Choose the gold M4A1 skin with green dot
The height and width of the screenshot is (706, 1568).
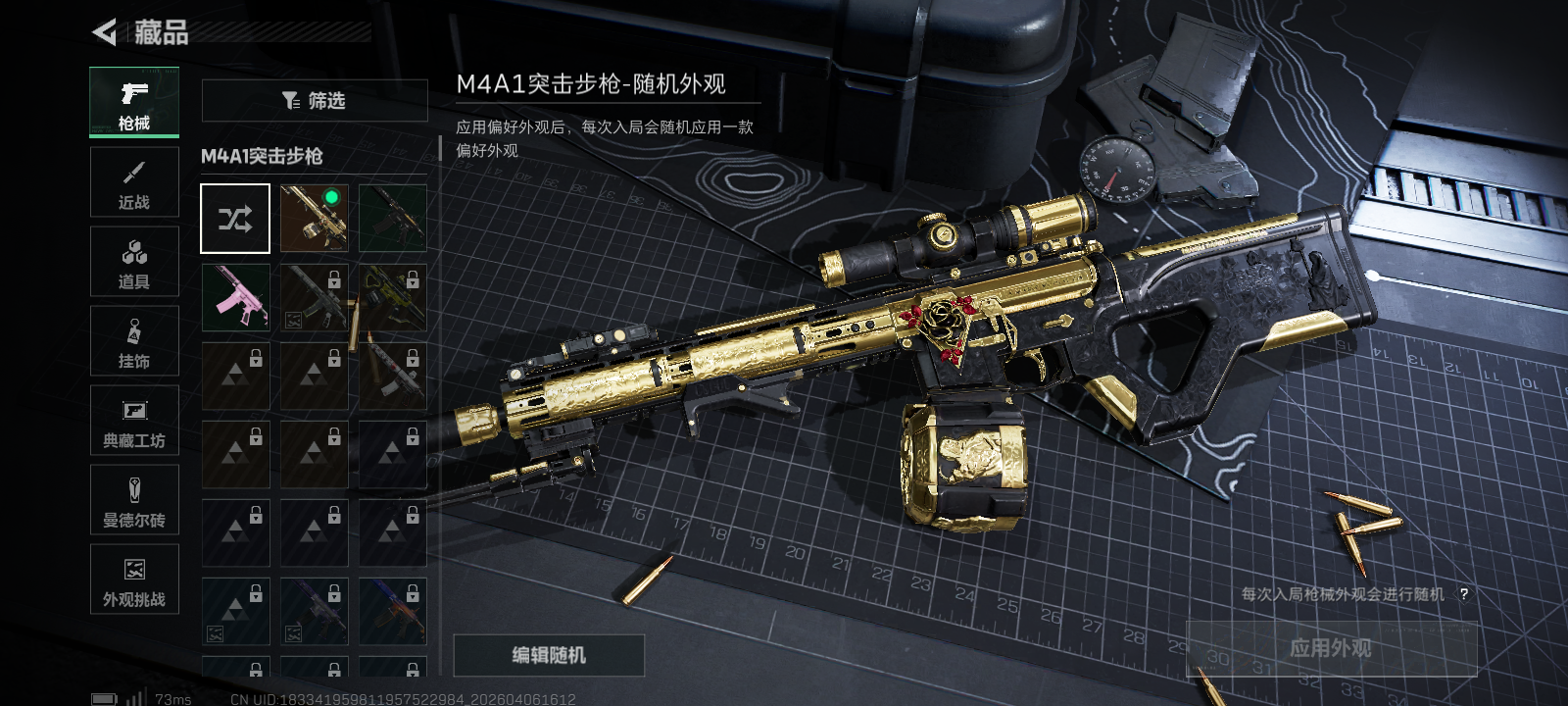(x=314, y=219)
